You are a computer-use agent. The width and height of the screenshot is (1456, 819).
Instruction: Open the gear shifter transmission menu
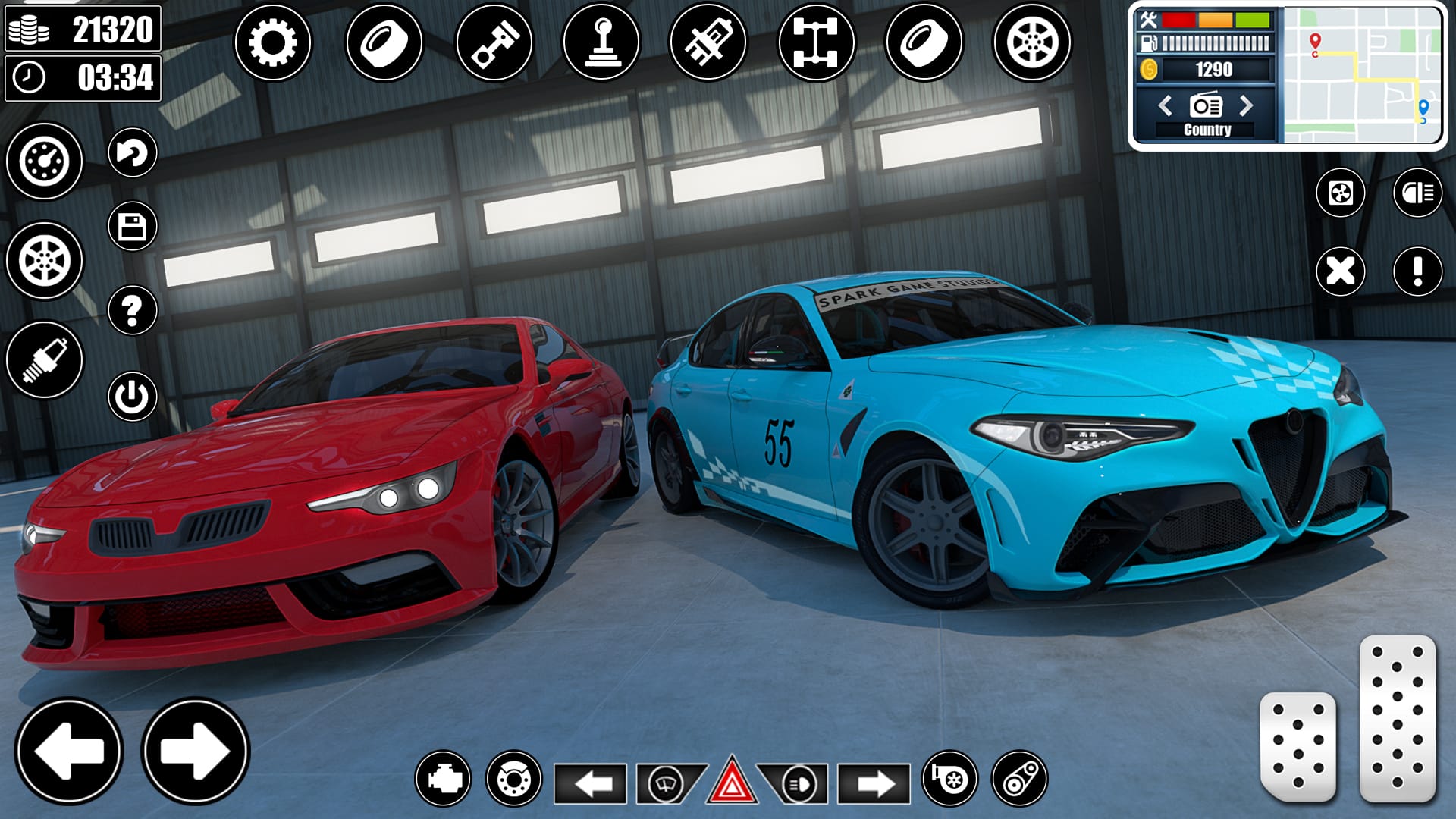click(x=602, y=43)
